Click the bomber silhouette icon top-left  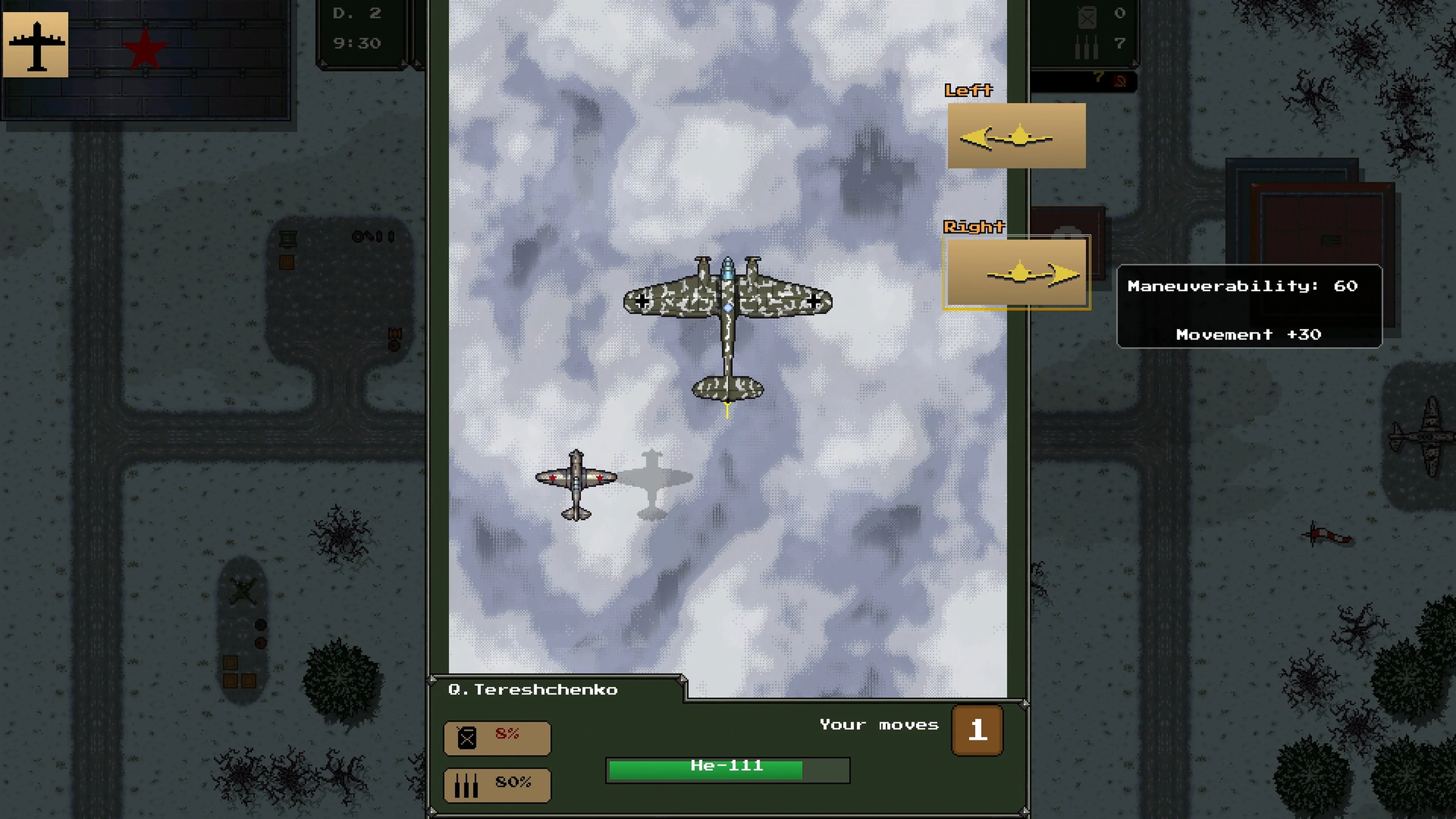pos(36,45)
